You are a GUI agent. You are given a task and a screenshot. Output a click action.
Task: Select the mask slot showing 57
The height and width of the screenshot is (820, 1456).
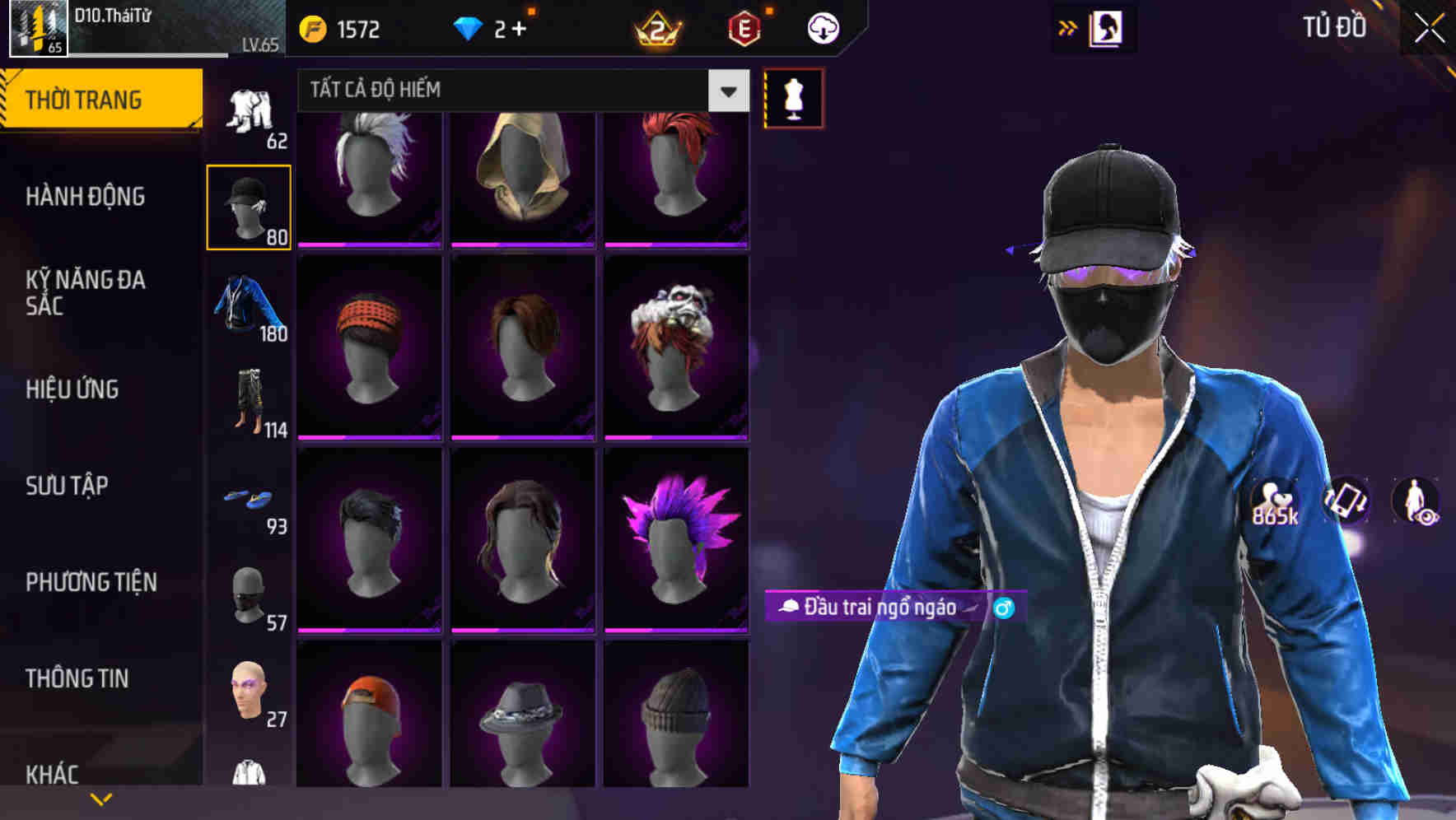pos(248,597)
